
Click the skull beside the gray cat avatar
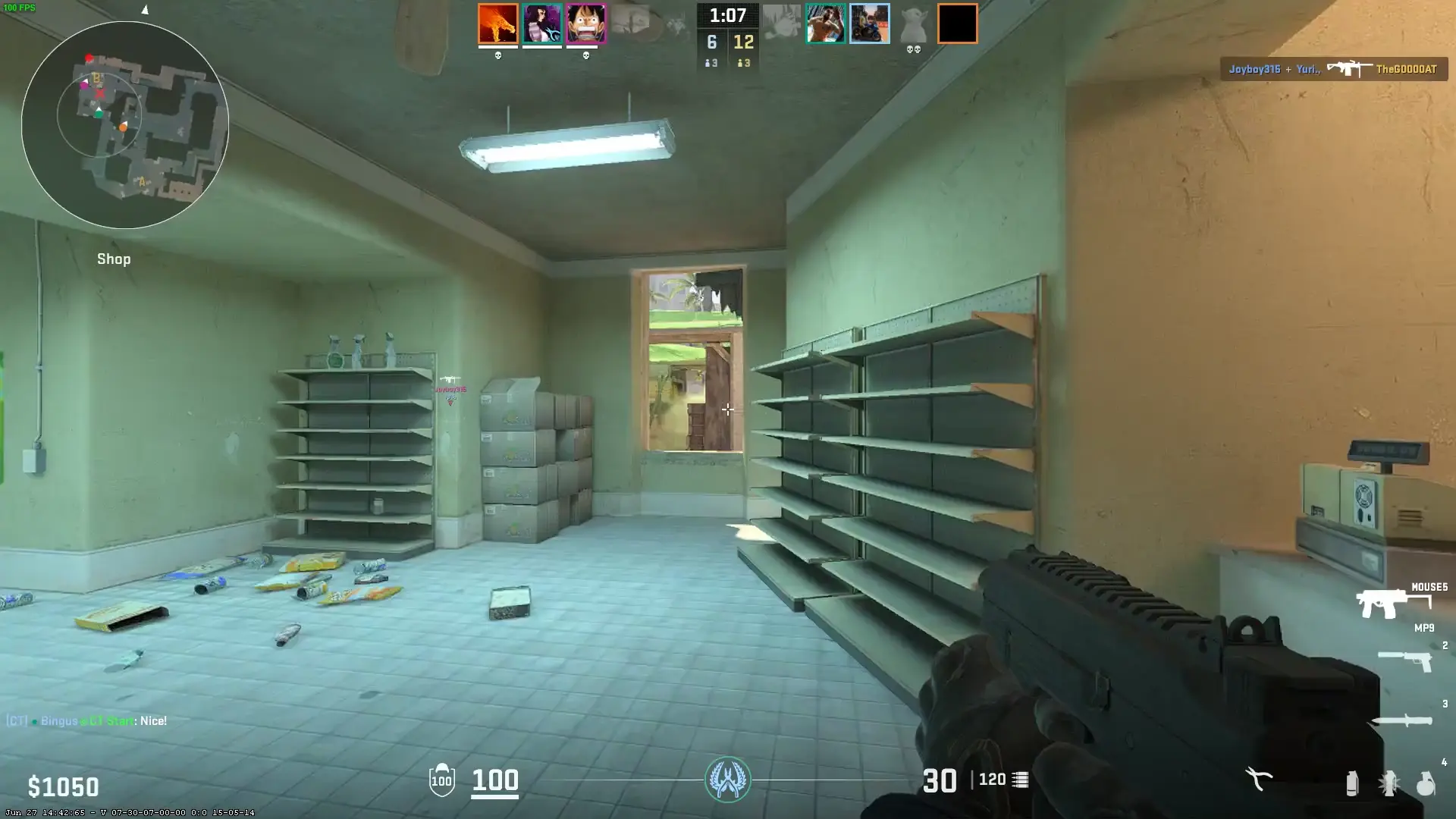coord(913,49)
